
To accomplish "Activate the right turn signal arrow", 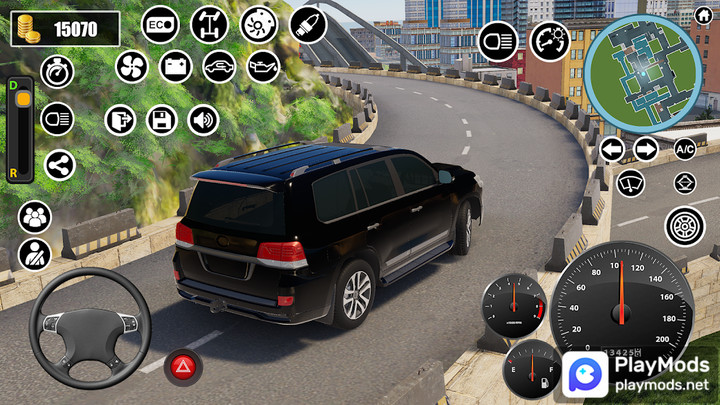I will click(x=646, y=150).
